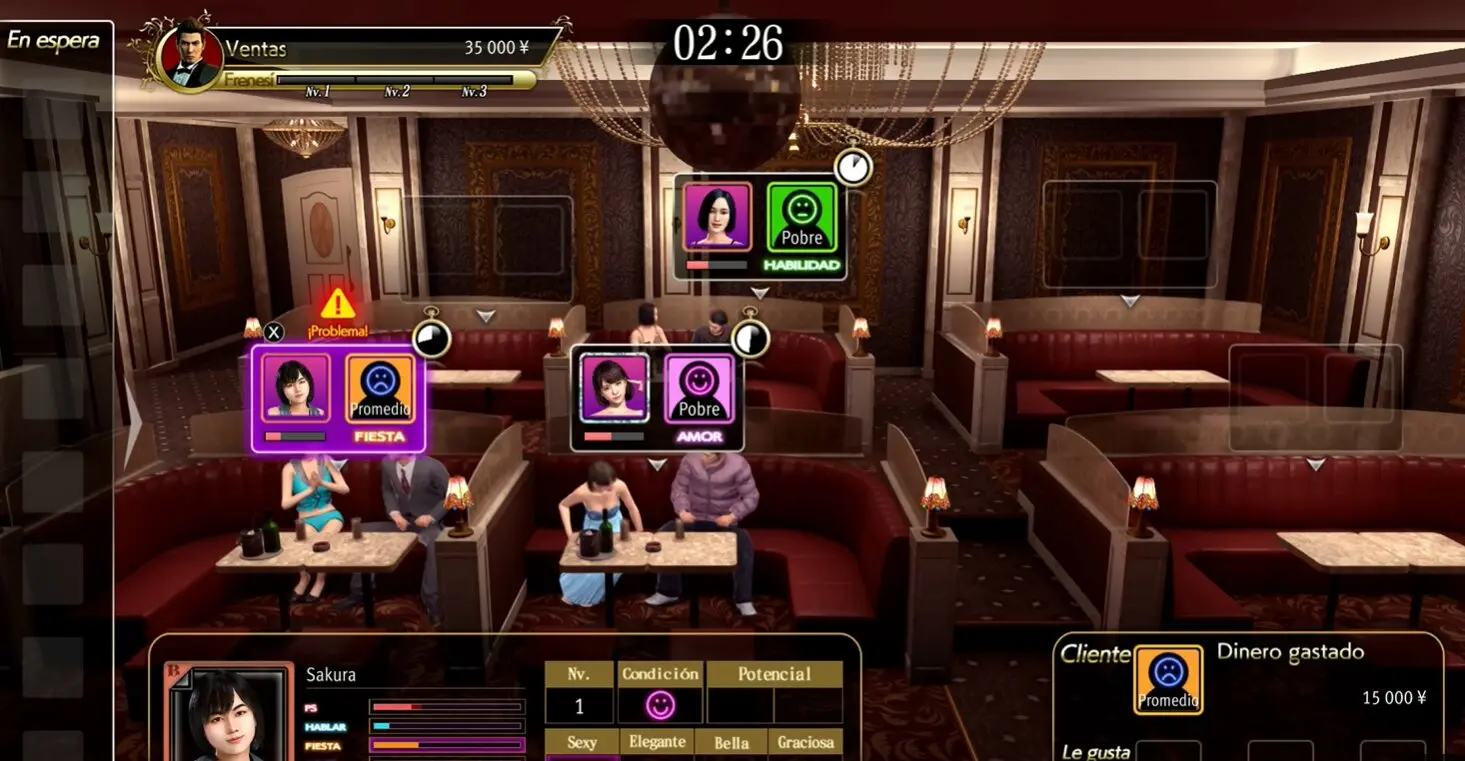Select the hostess portrait at the Amor table

pos(614,387)
